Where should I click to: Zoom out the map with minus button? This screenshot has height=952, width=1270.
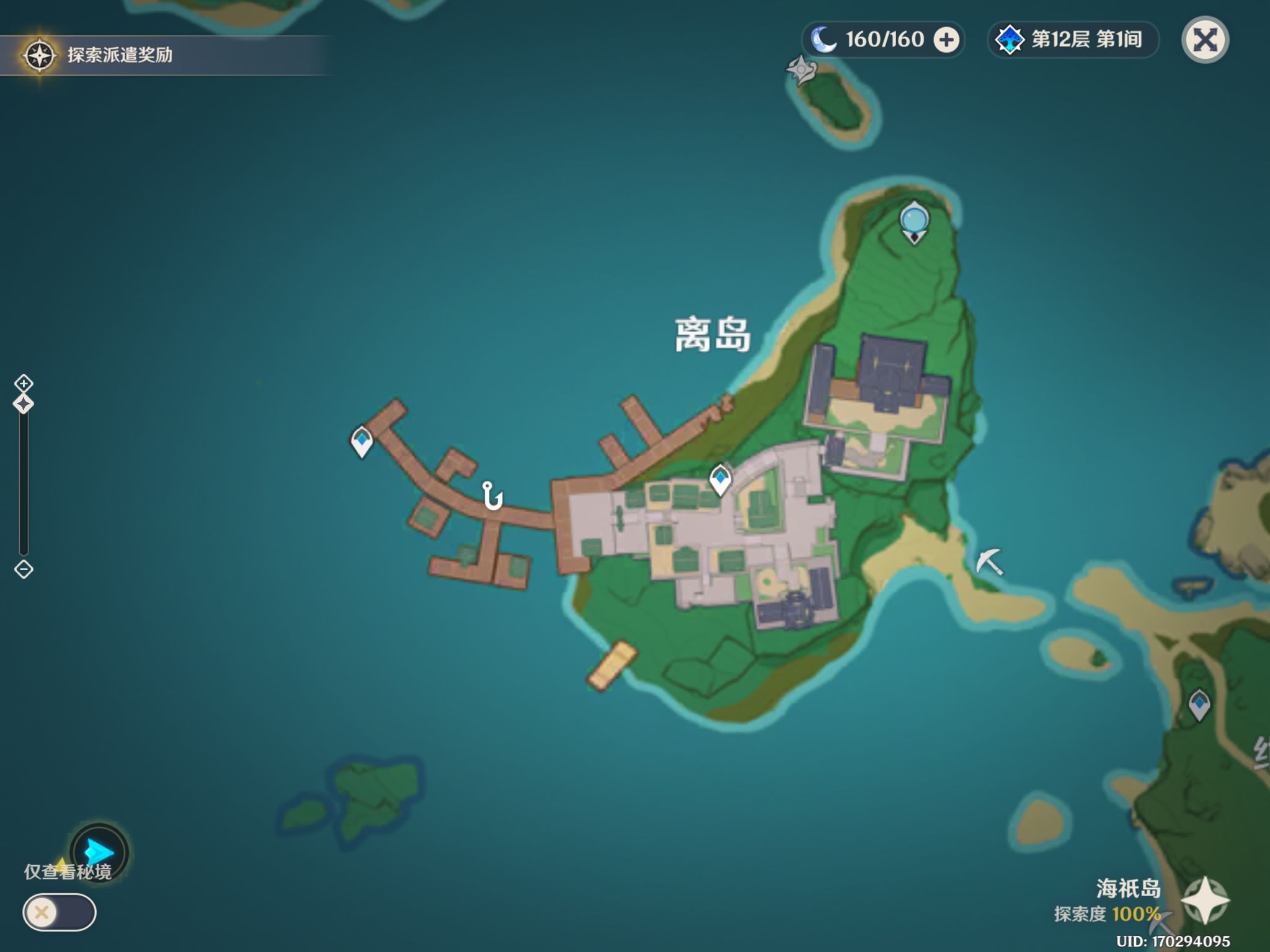[x=24, y=569]
